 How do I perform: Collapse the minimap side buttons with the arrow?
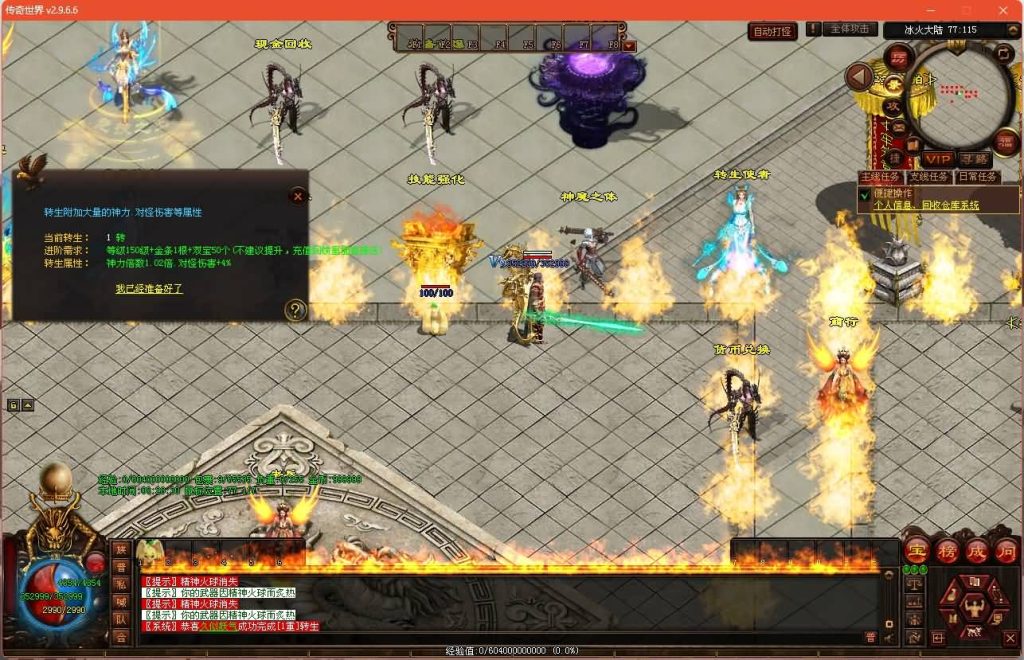click(858, 77)
